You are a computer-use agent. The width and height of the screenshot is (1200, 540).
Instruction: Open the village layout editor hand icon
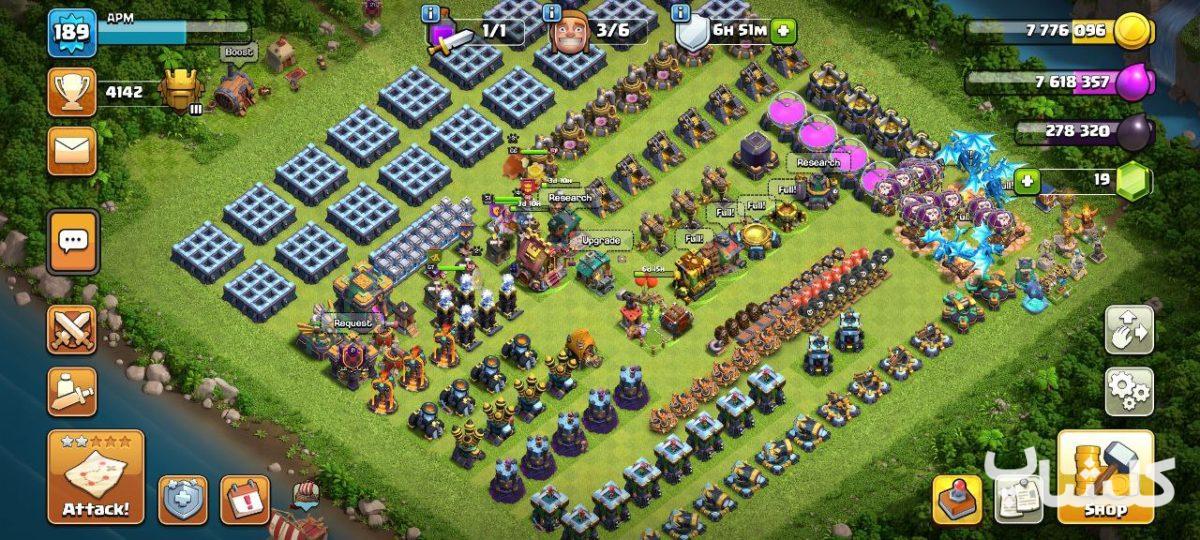[x=1129, y=329]
